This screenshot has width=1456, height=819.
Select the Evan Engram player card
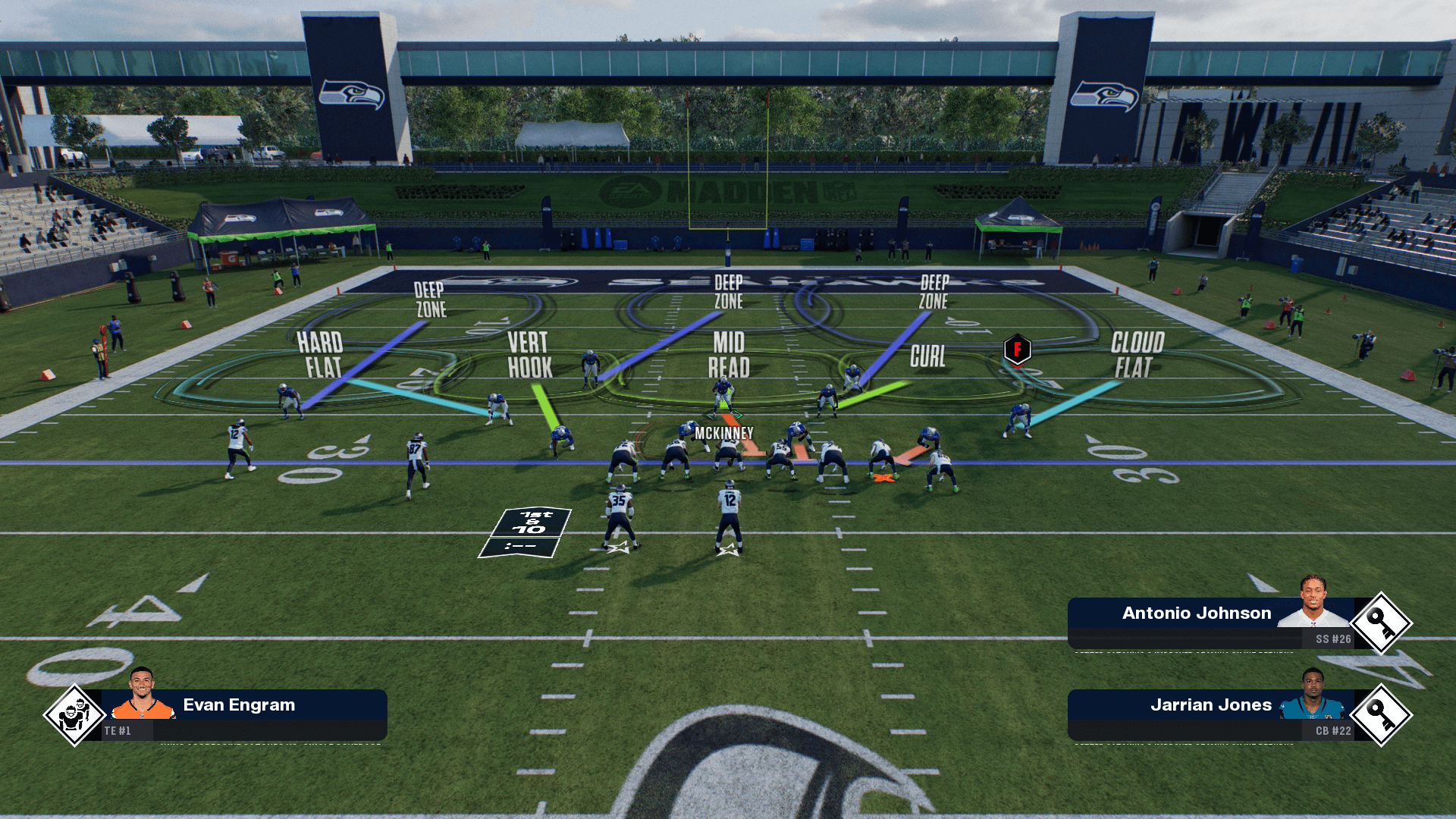tap(243, 714)
